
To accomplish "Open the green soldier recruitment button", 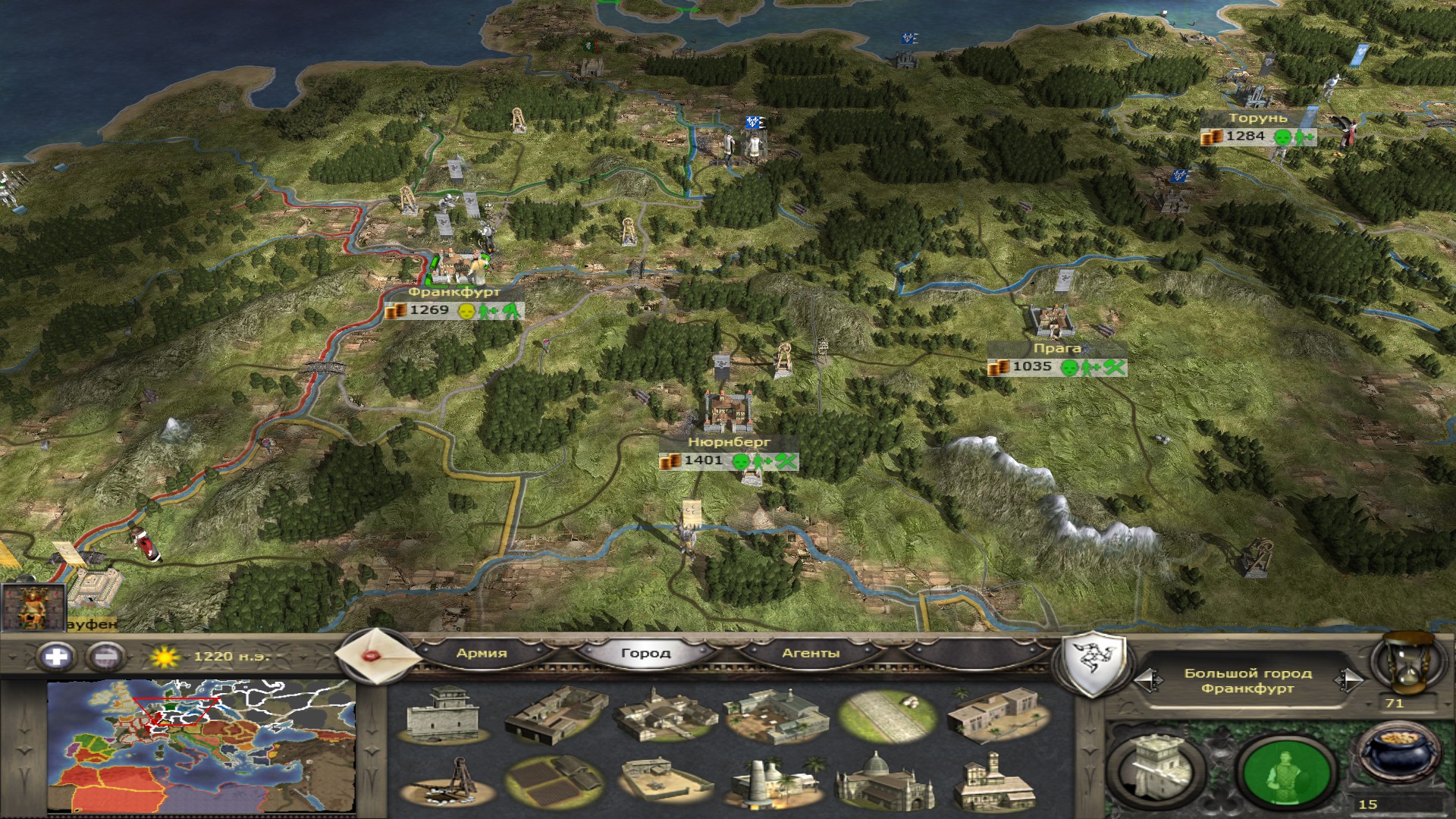I will click(1285, 773).
